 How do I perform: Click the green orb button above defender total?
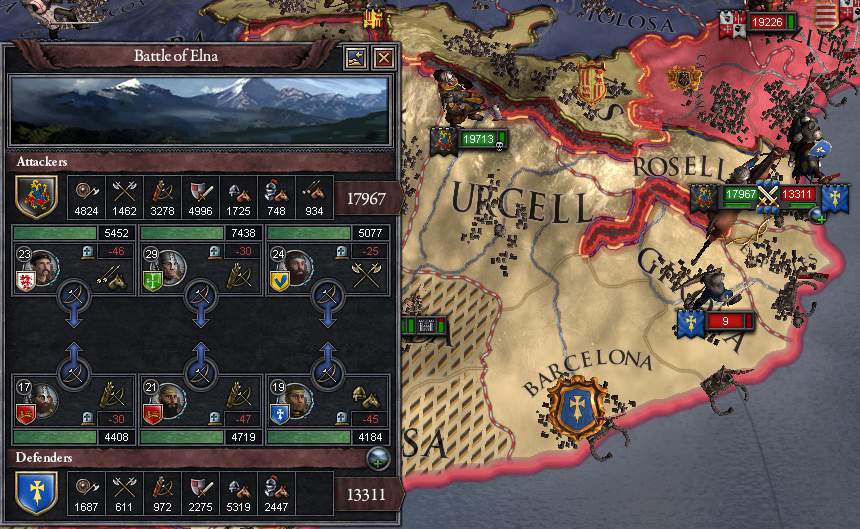point(379,459)
